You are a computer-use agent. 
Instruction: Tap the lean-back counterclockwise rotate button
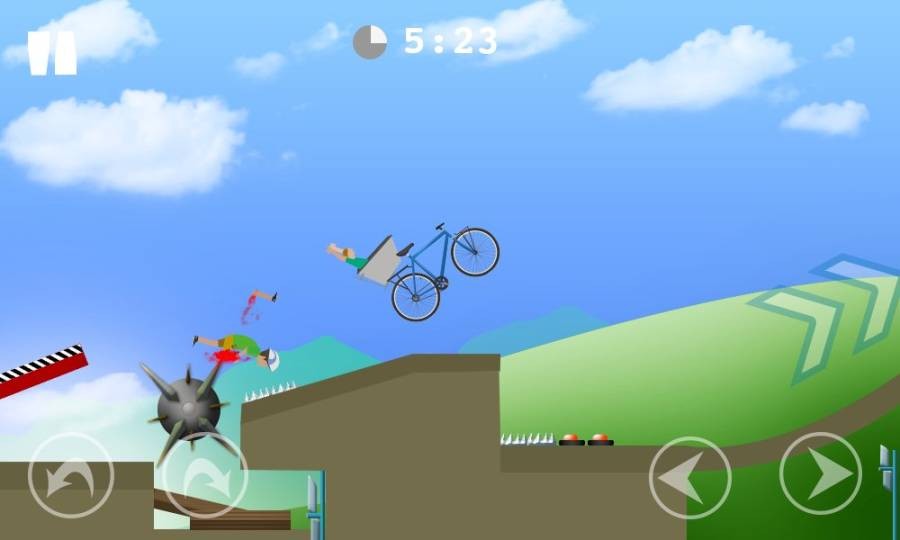pyautogui.click(x=71, y=475)
